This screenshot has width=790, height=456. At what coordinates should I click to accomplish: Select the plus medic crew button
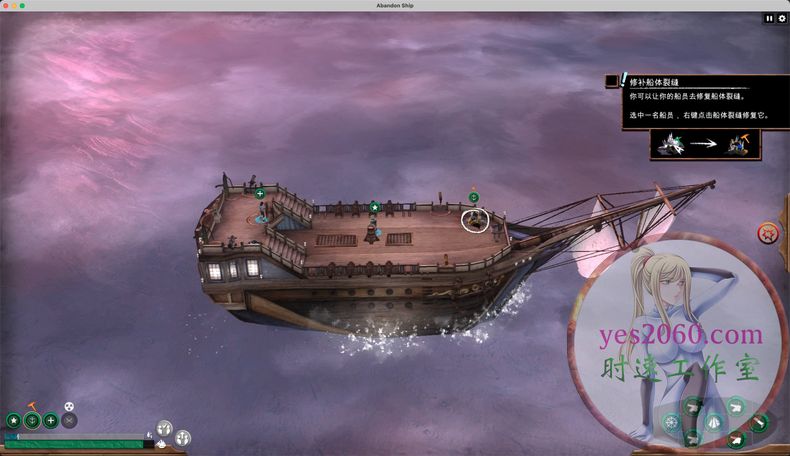[x=50, y=421]
